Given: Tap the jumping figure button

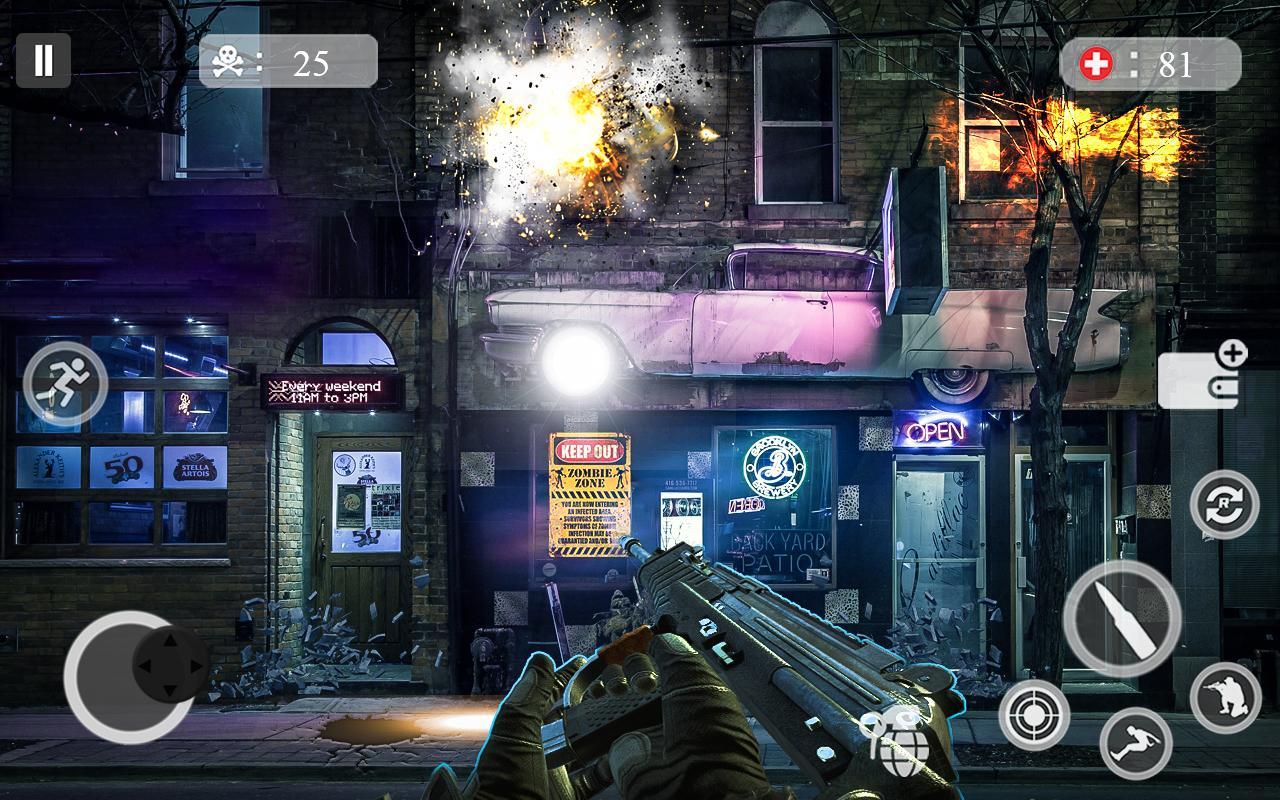Looking at the screenshot, I should point(1136,742).
